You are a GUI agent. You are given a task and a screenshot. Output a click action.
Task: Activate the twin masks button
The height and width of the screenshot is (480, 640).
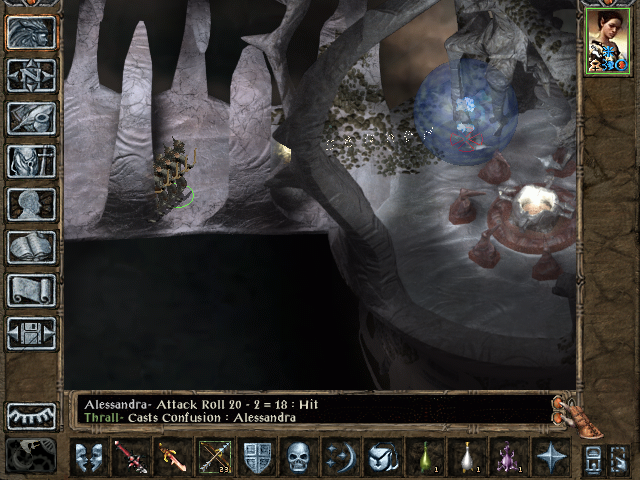tap(89, 457)
